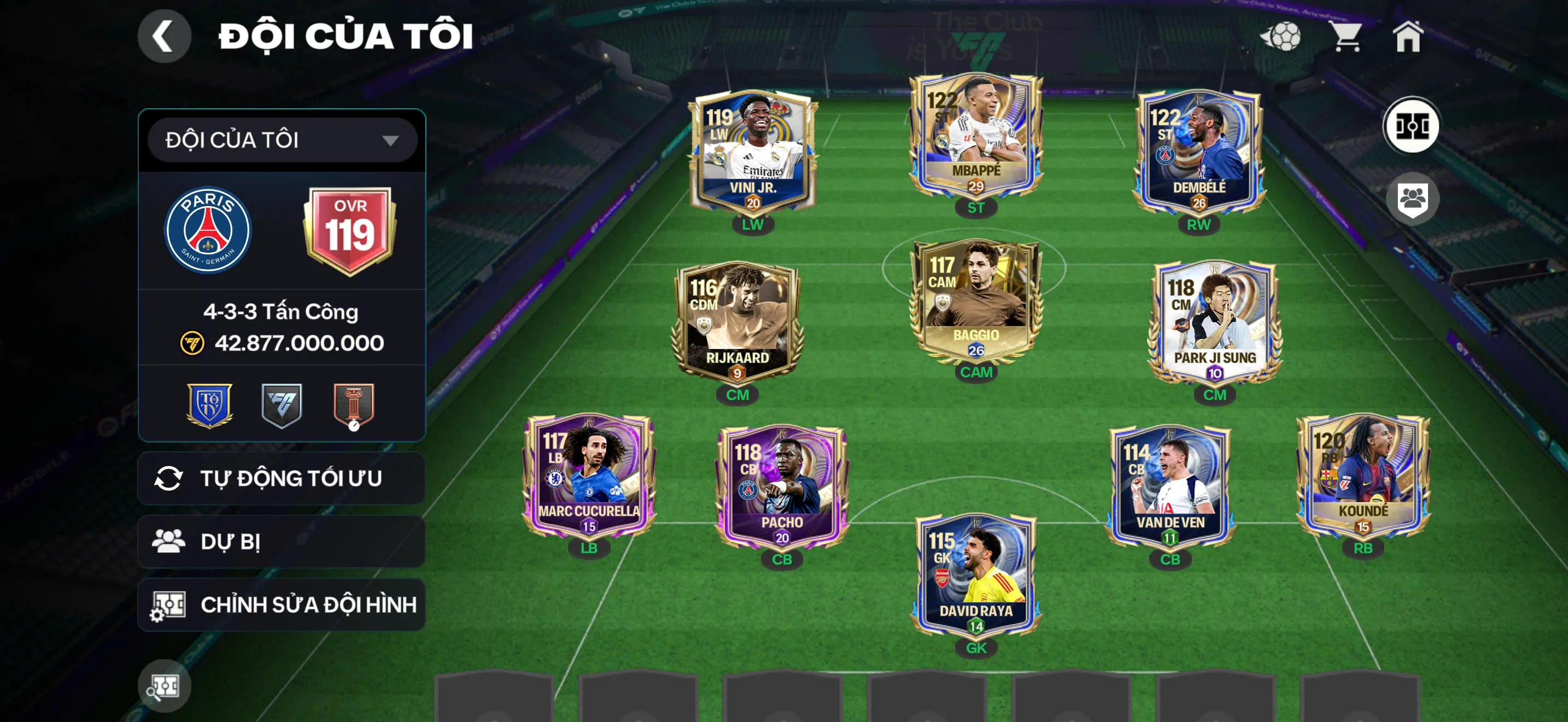
Task: Return to the home screen
Action: [x=1408, y=37]
